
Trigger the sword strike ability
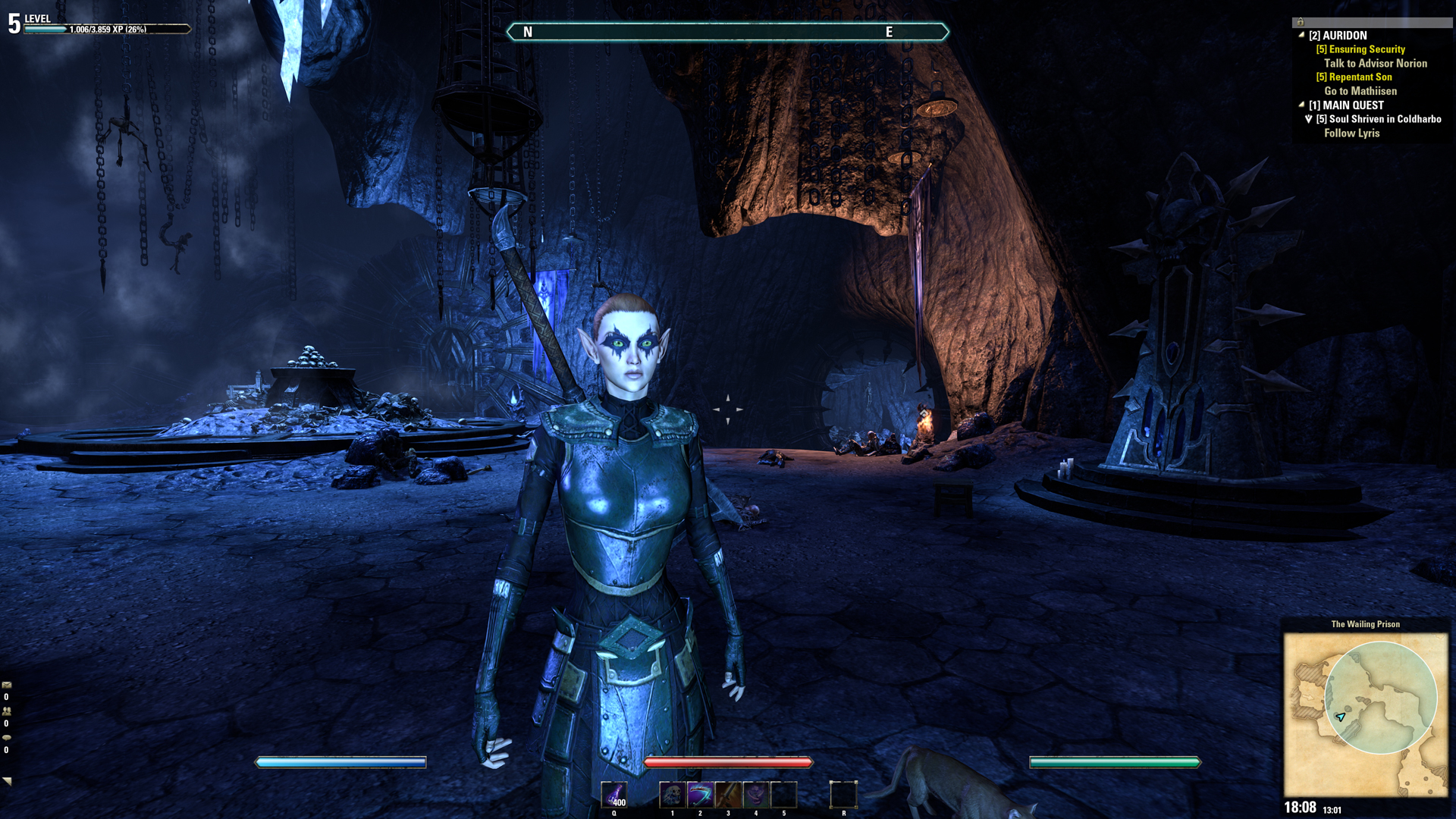[x=728, y=795]
